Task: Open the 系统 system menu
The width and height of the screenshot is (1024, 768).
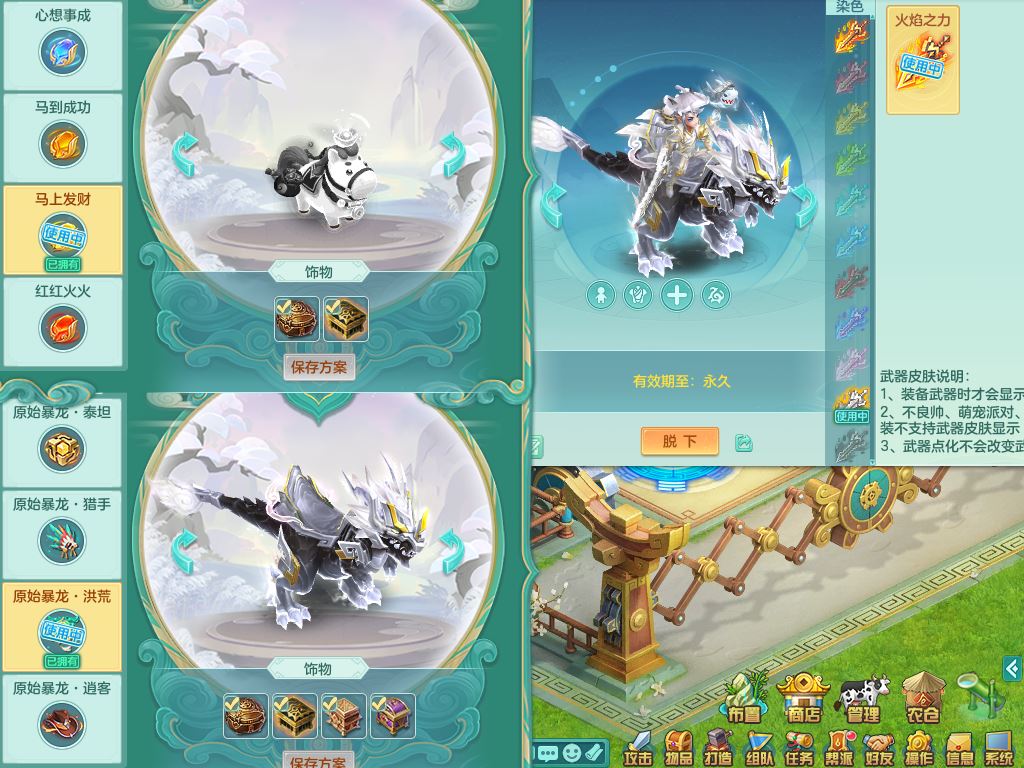Action: (x=999, y=748)
